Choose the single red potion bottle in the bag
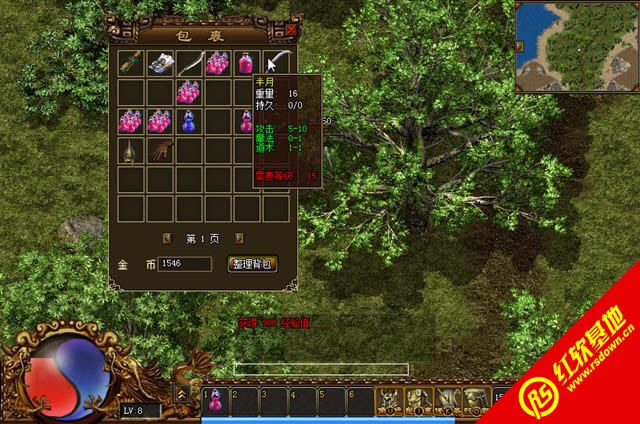This screenshot has width=640, height=424. click(246, 64)
